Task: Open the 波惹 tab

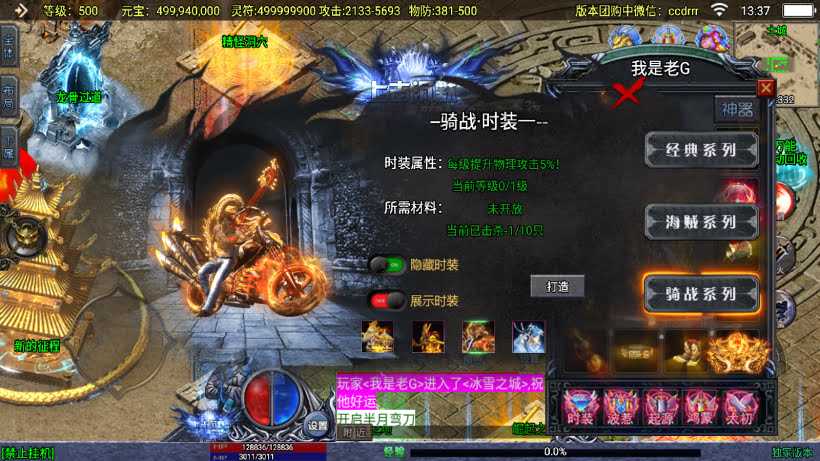Action: [x=620, y=408]
